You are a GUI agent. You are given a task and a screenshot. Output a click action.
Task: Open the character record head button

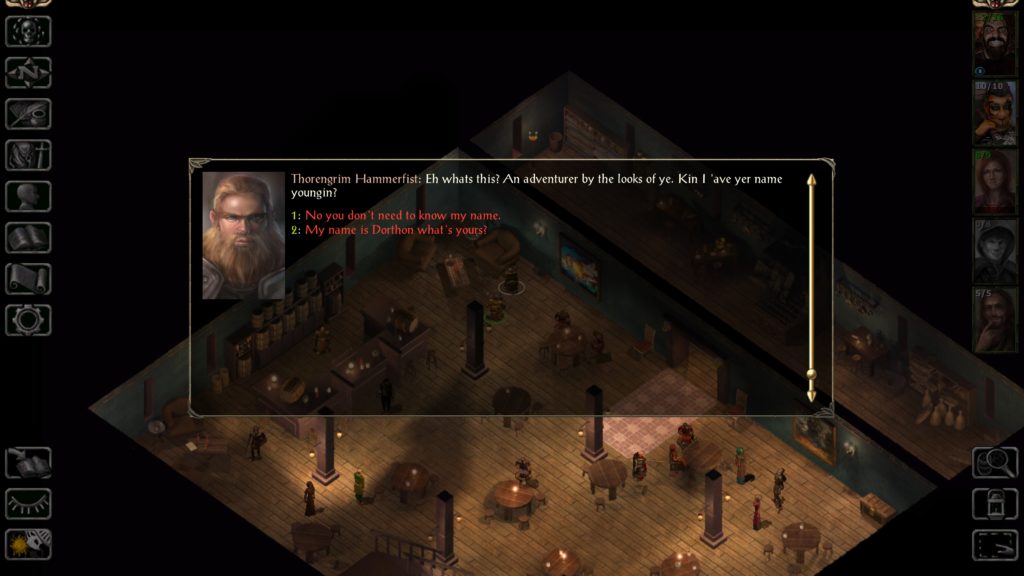coord(28,196)
